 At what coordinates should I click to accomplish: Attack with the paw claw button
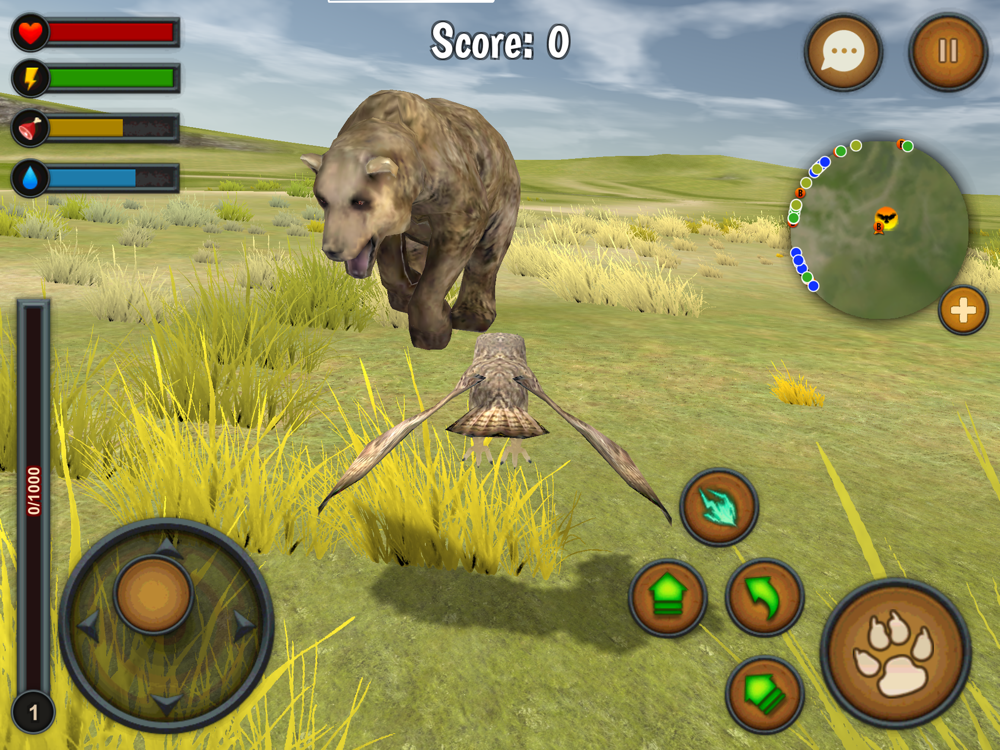895,653
